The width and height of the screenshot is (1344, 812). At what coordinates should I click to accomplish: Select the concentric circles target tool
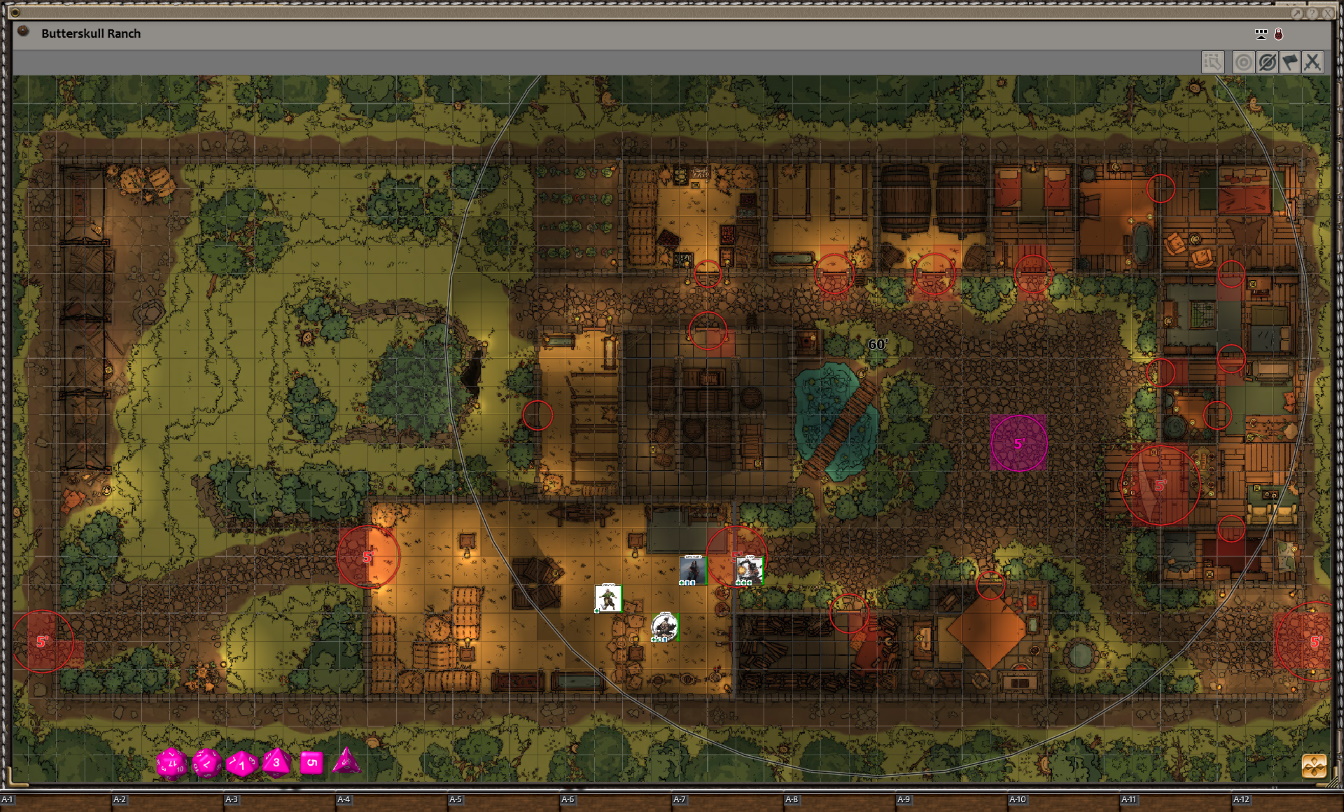1243,62
